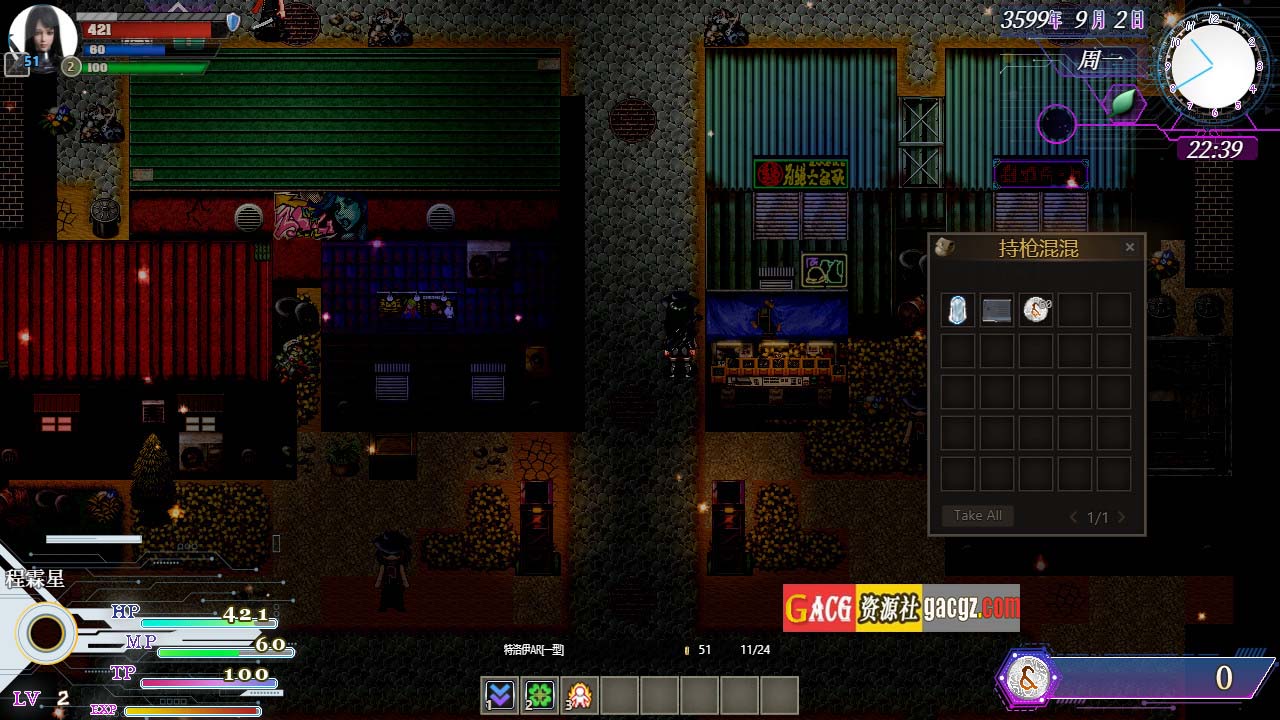Go to the next loot page

pyautogui.click(x=1121, y=517)
